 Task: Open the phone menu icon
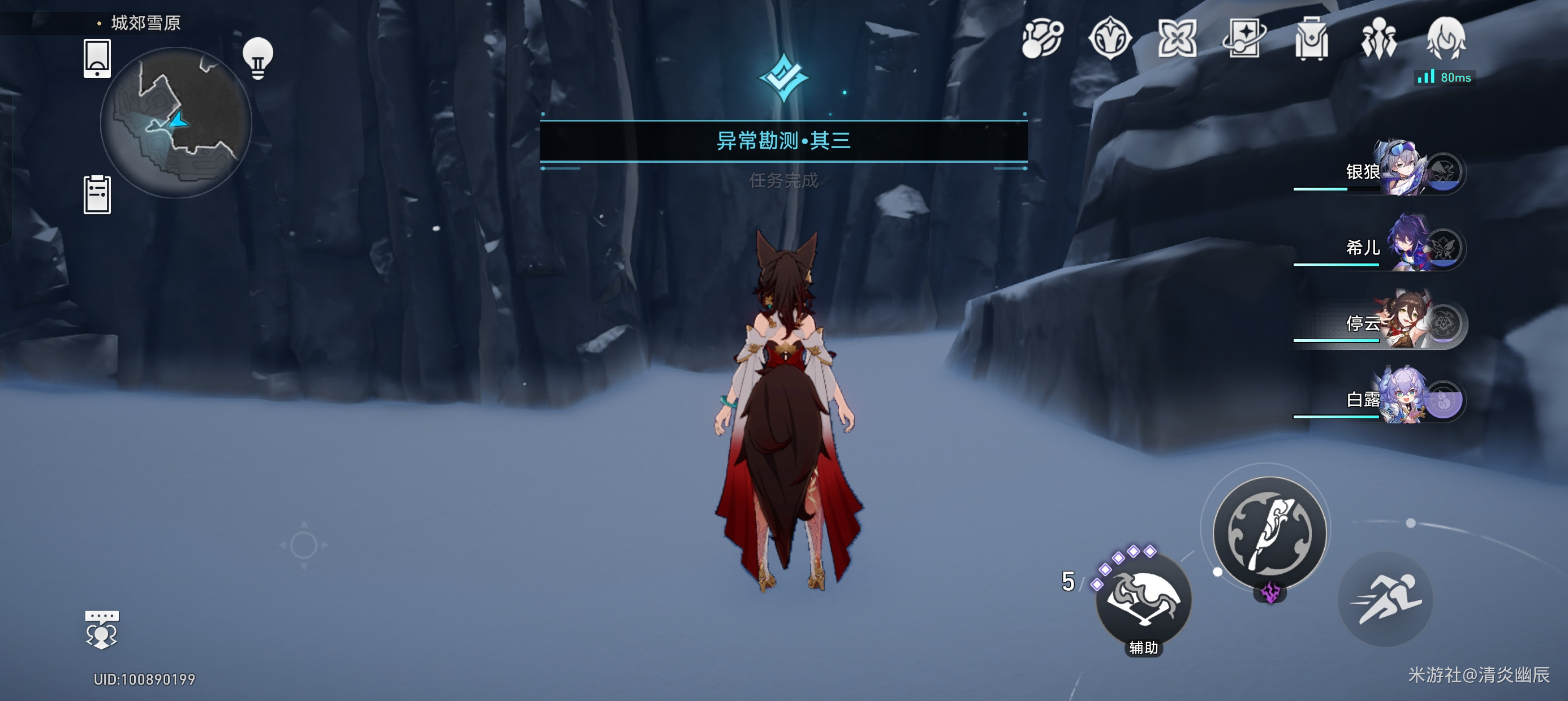pyautogui.click(x=97, y=58)
